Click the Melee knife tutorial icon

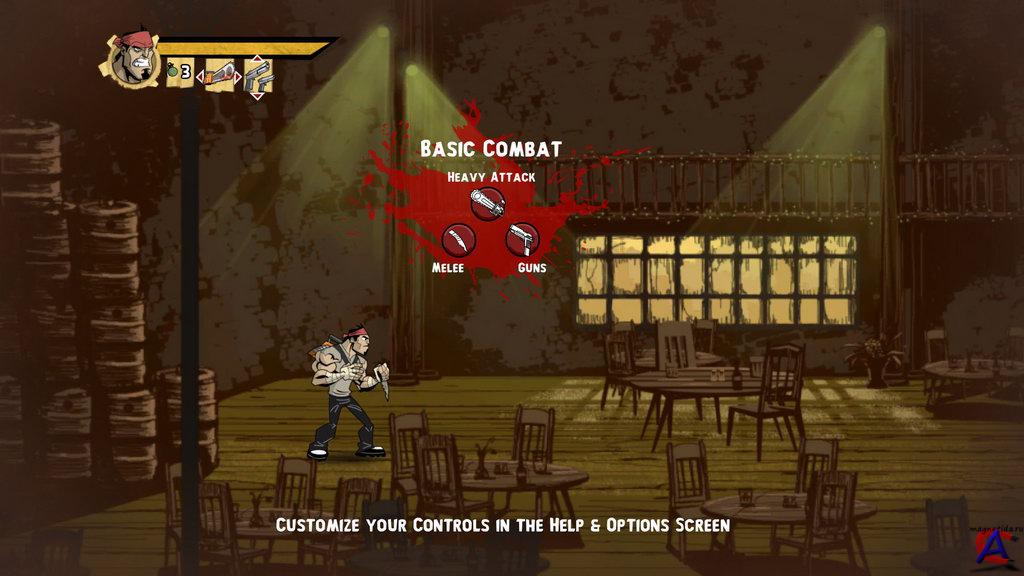459,240
